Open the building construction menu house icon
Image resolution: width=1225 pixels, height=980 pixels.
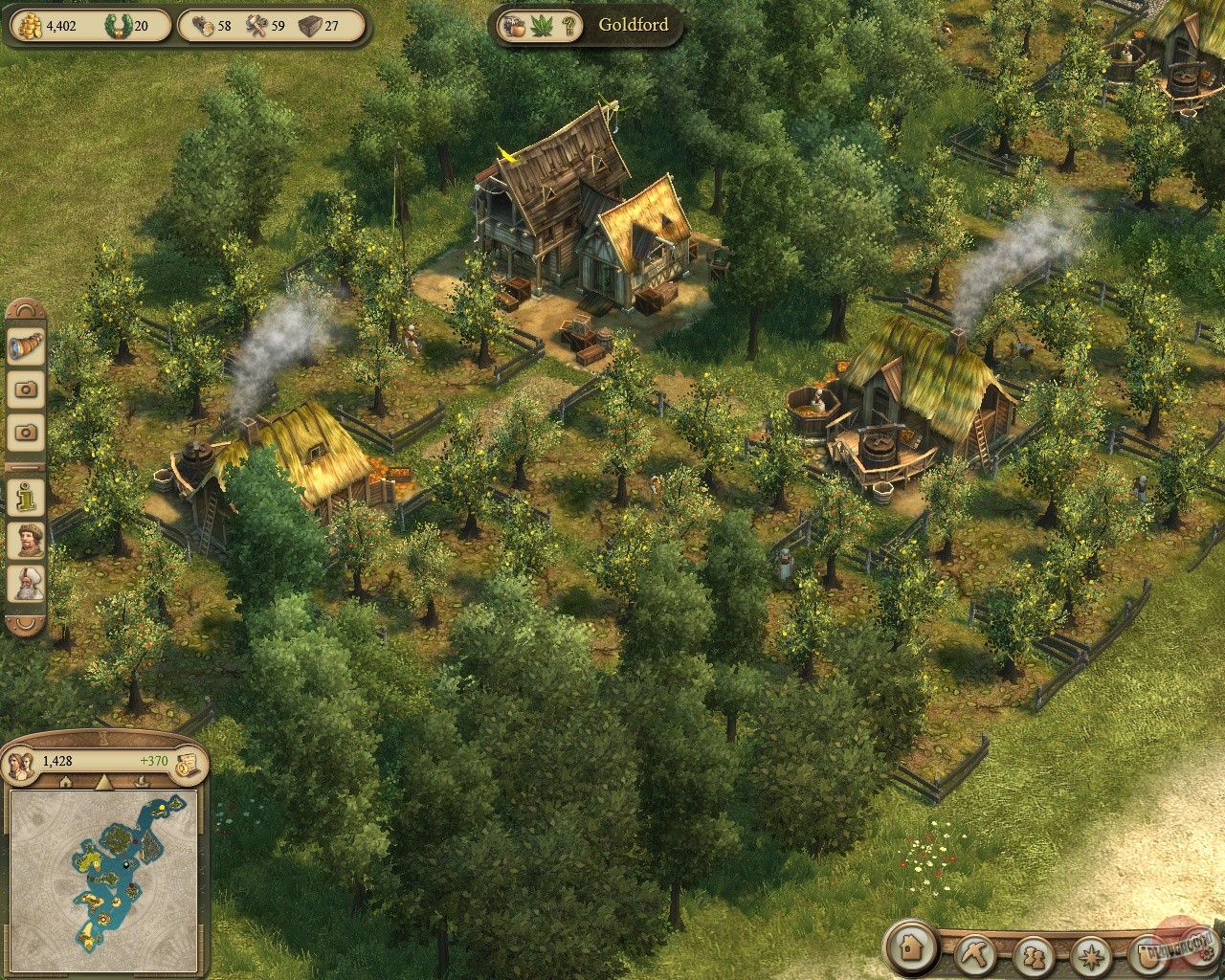[x=909, y=948]
